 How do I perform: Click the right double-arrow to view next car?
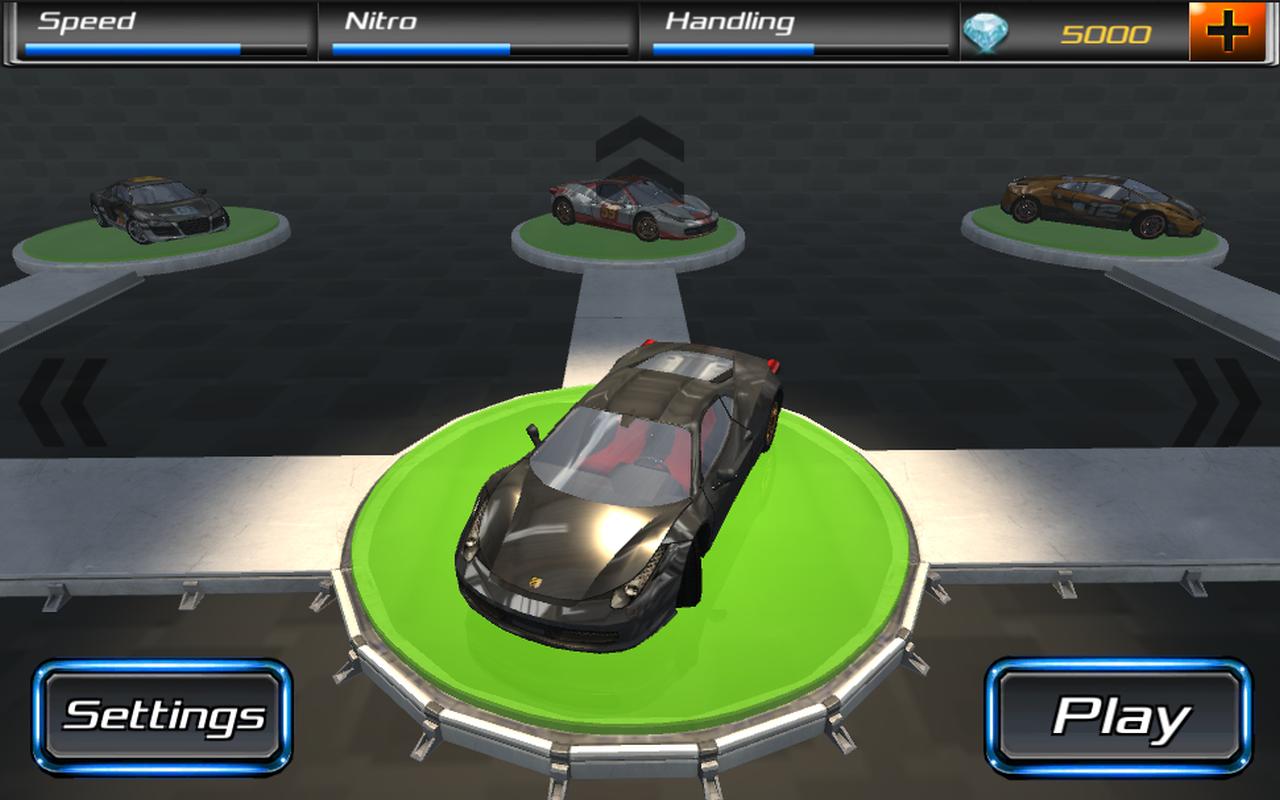(1217, 395)
